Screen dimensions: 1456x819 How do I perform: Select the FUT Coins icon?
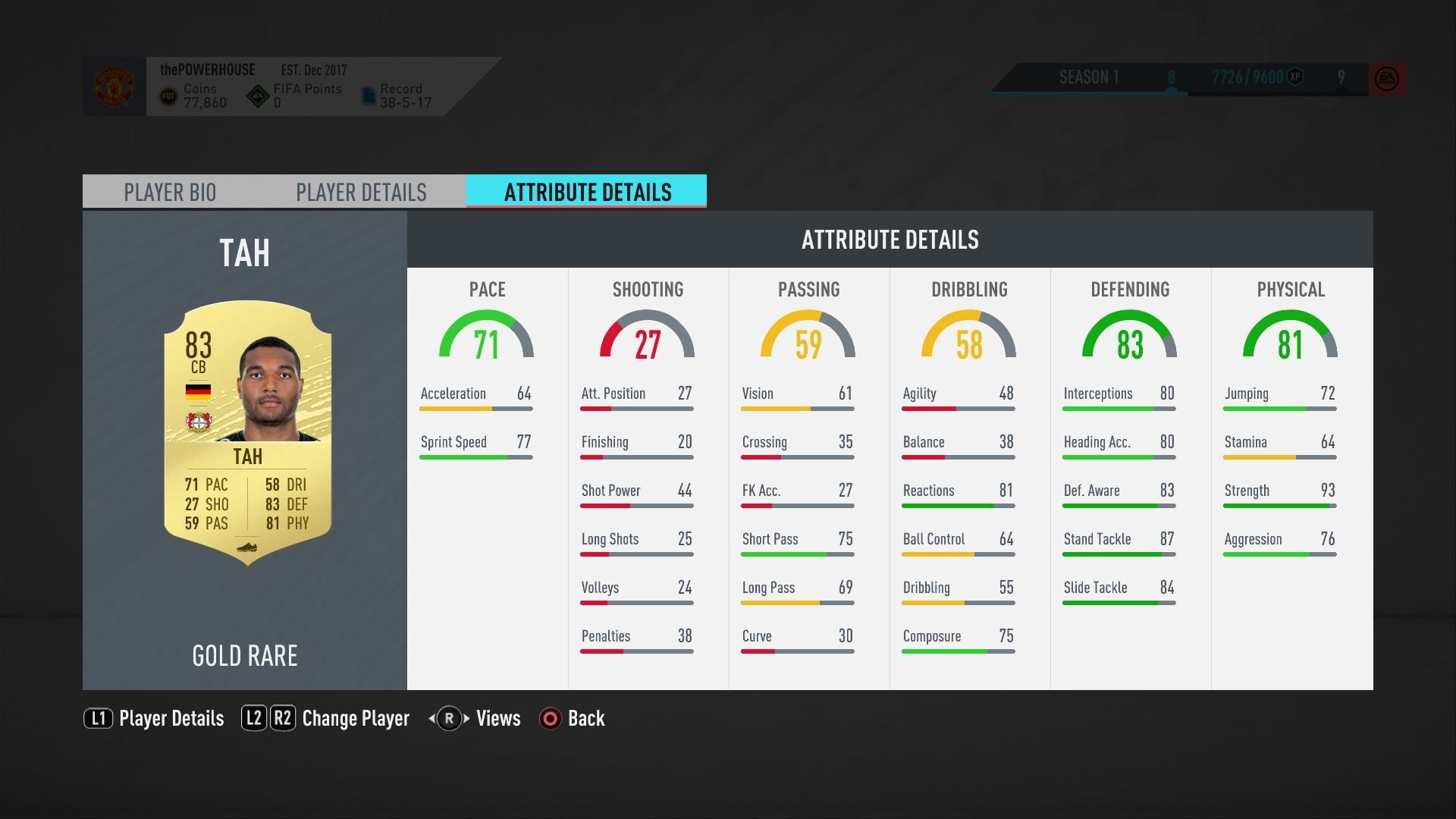(168, 95)
